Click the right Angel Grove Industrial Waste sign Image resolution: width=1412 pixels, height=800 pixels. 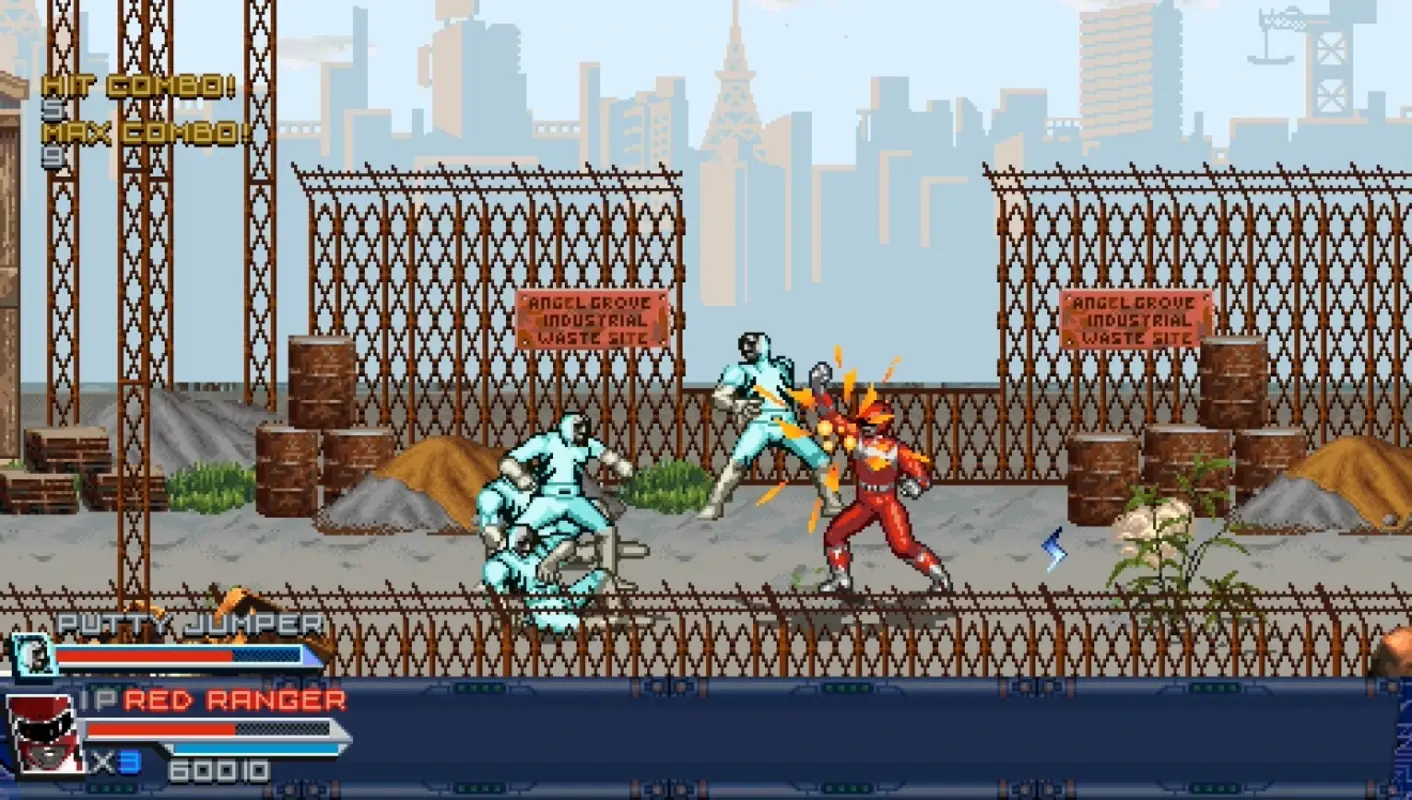(1134, 317)
